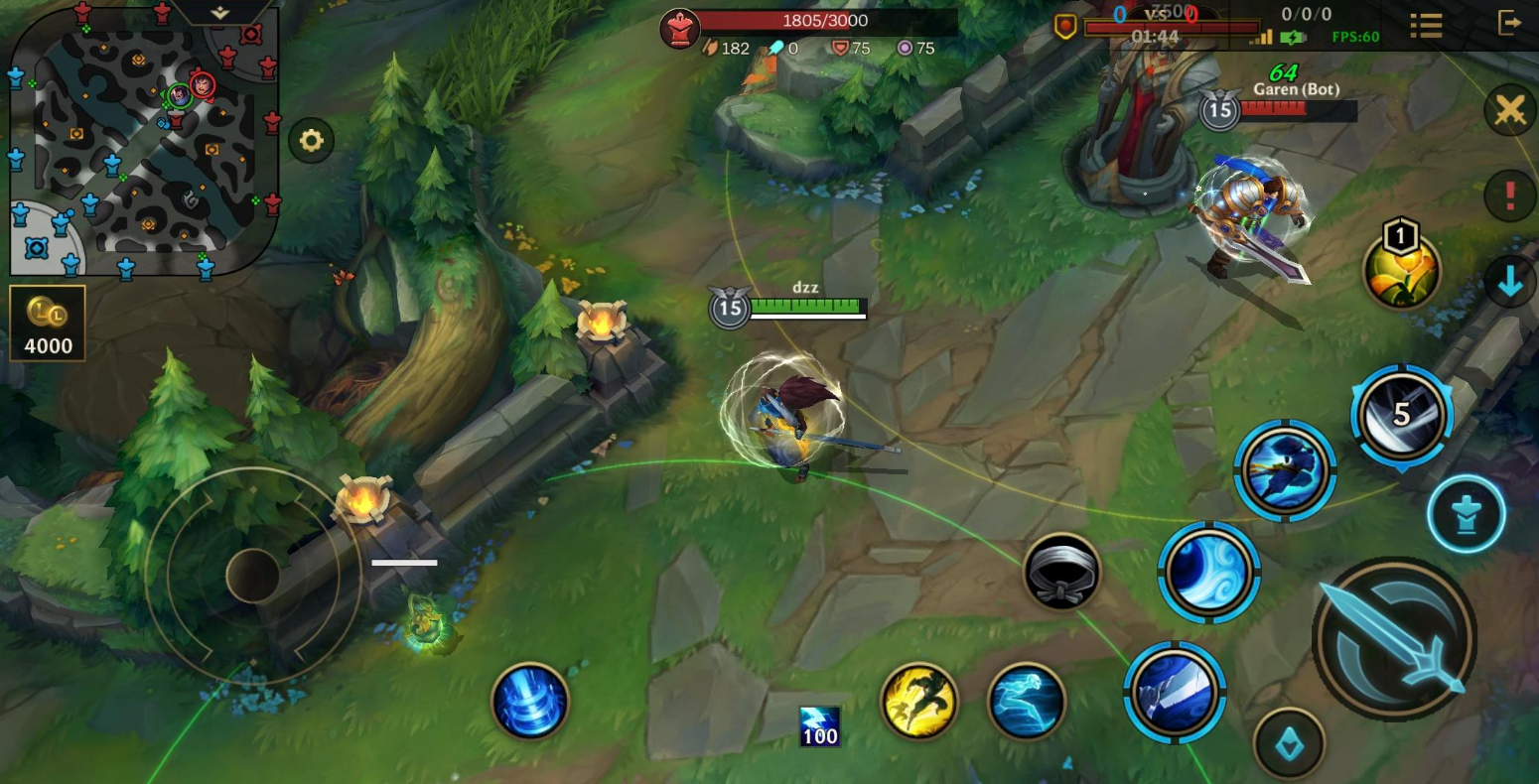The image size is (1539, 784).
Task: Cast the yellow Flash summoner spell
Action: click(x=918, y=702)
